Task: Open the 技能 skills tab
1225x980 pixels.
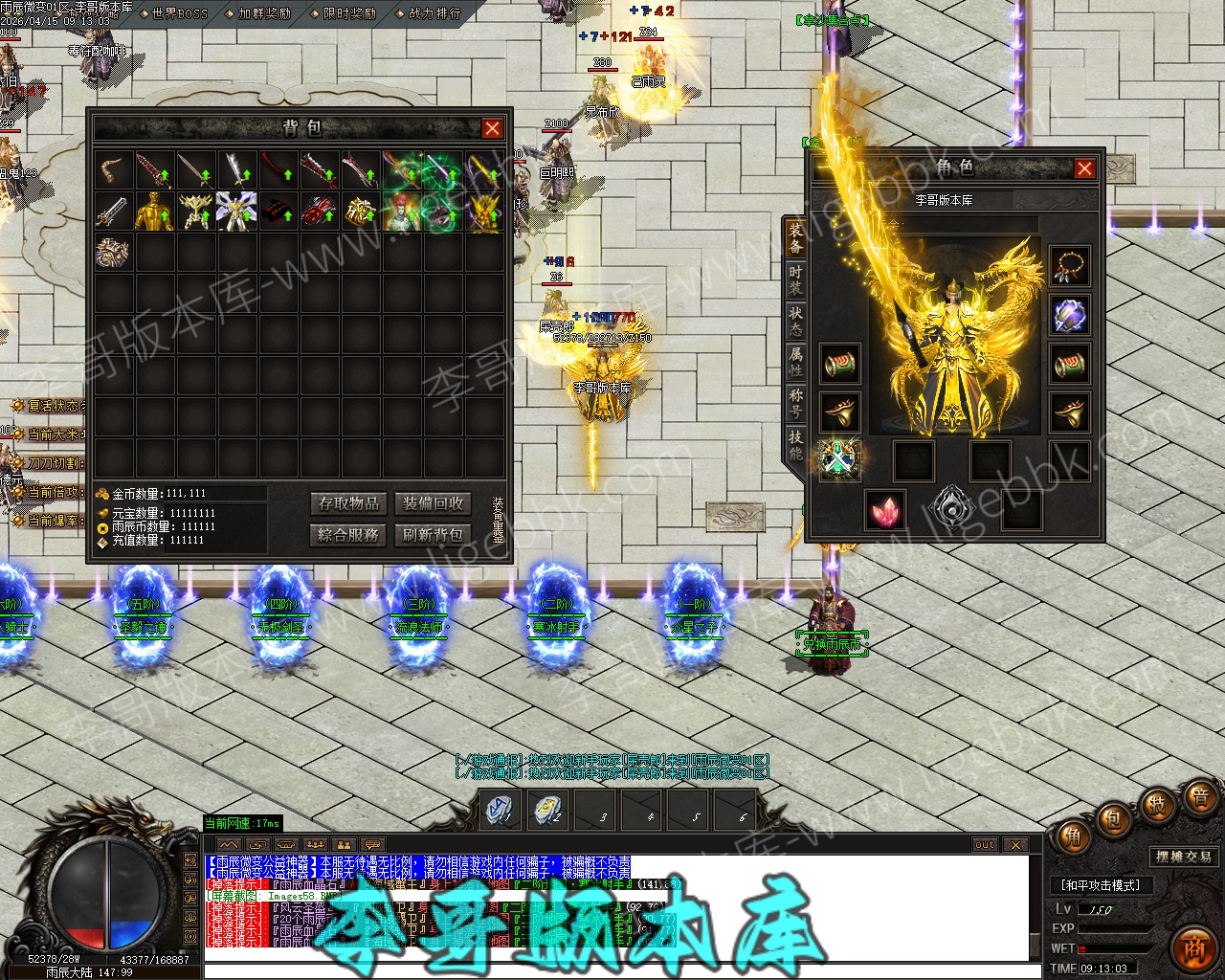Action: [x=795, y=443]
